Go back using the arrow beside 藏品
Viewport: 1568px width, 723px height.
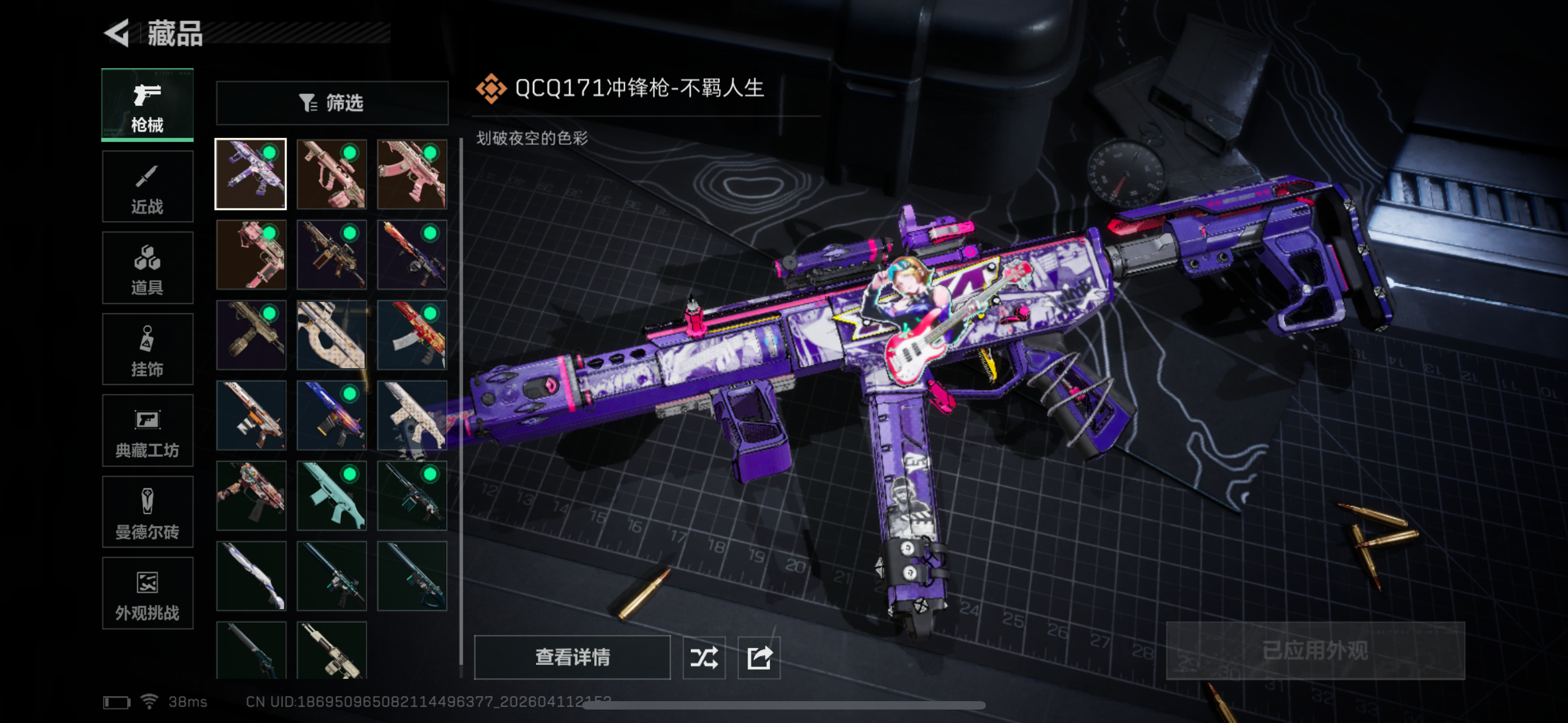[x=117, y=33]
